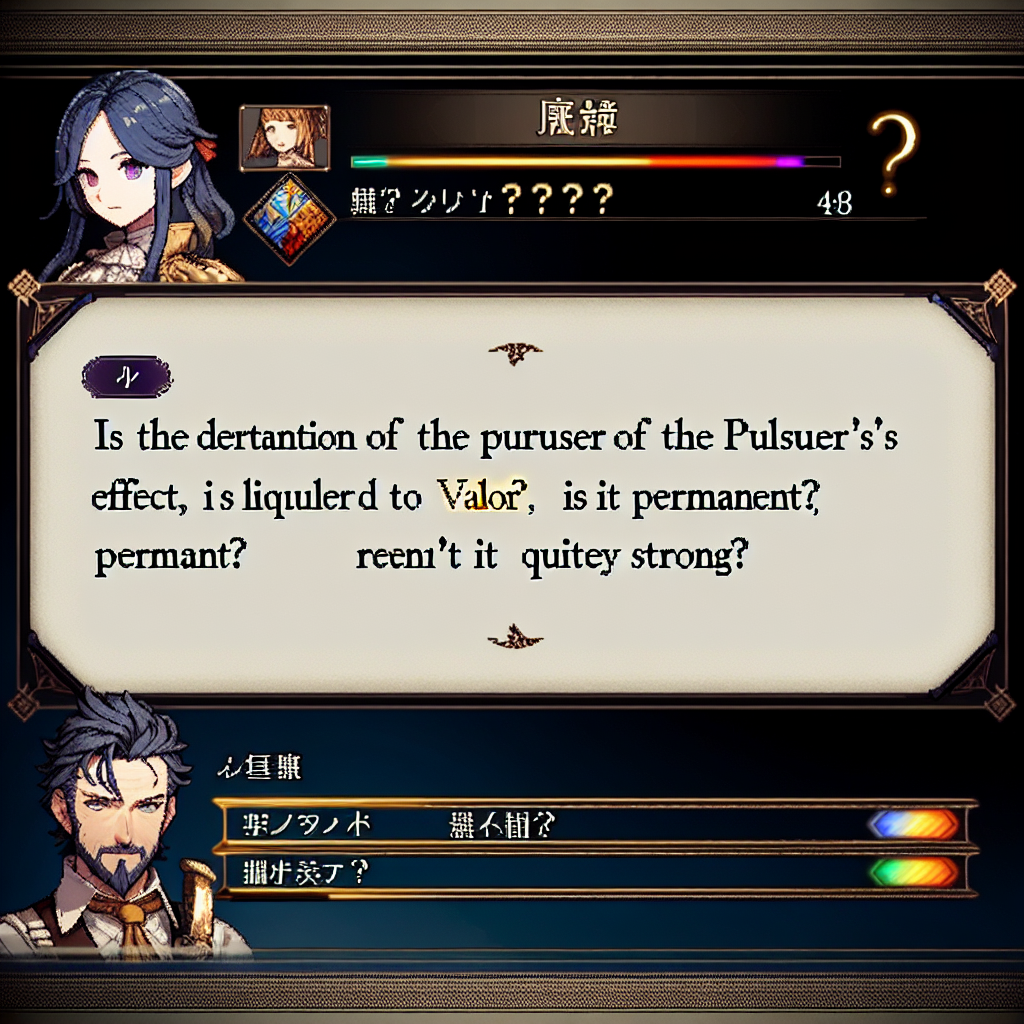The image size is (1024, 1024).
Task: Click the purple speaker tag in dialogue
Action: 128,379
